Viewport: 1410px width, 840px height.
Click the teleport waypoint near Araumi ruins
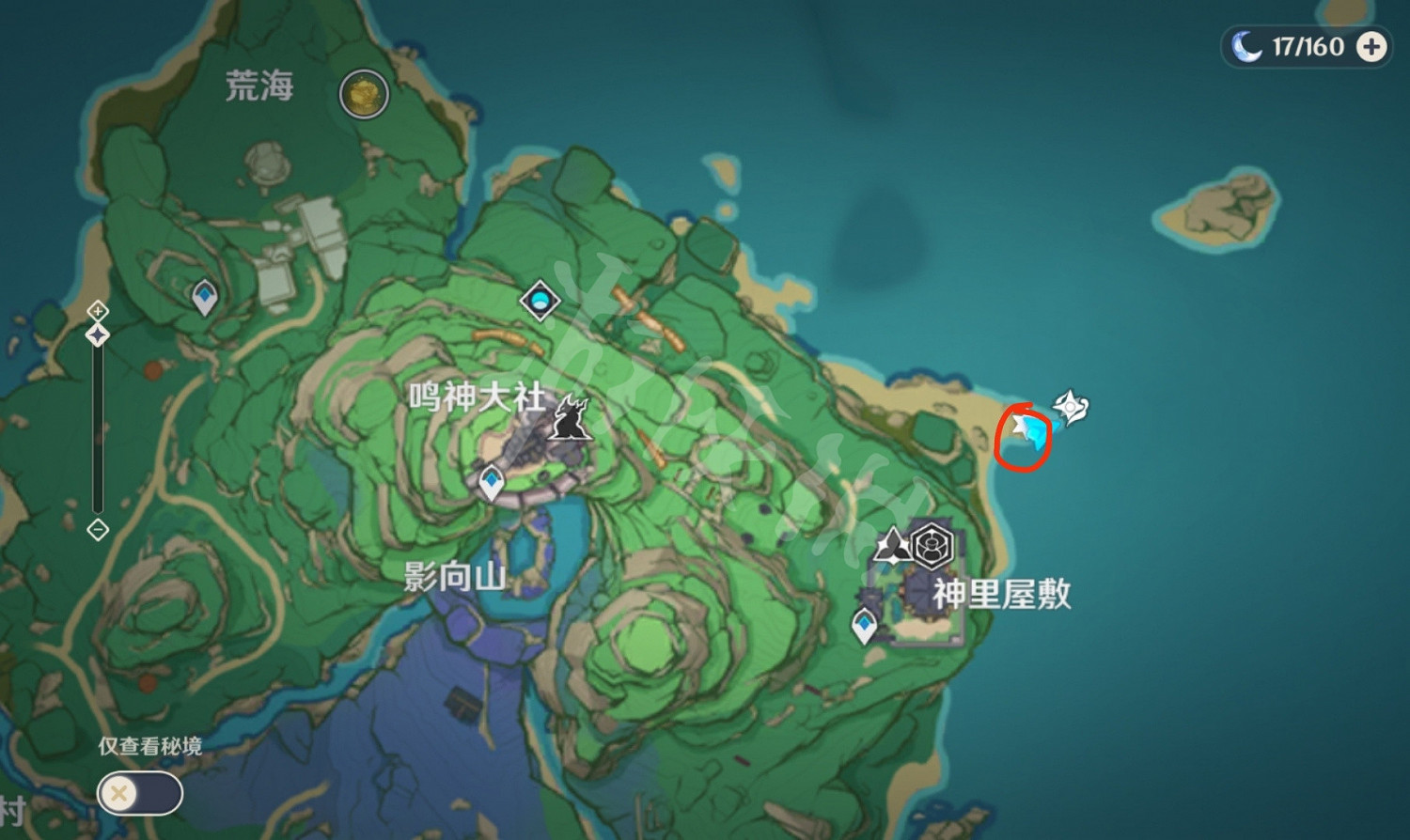[204, 297]
